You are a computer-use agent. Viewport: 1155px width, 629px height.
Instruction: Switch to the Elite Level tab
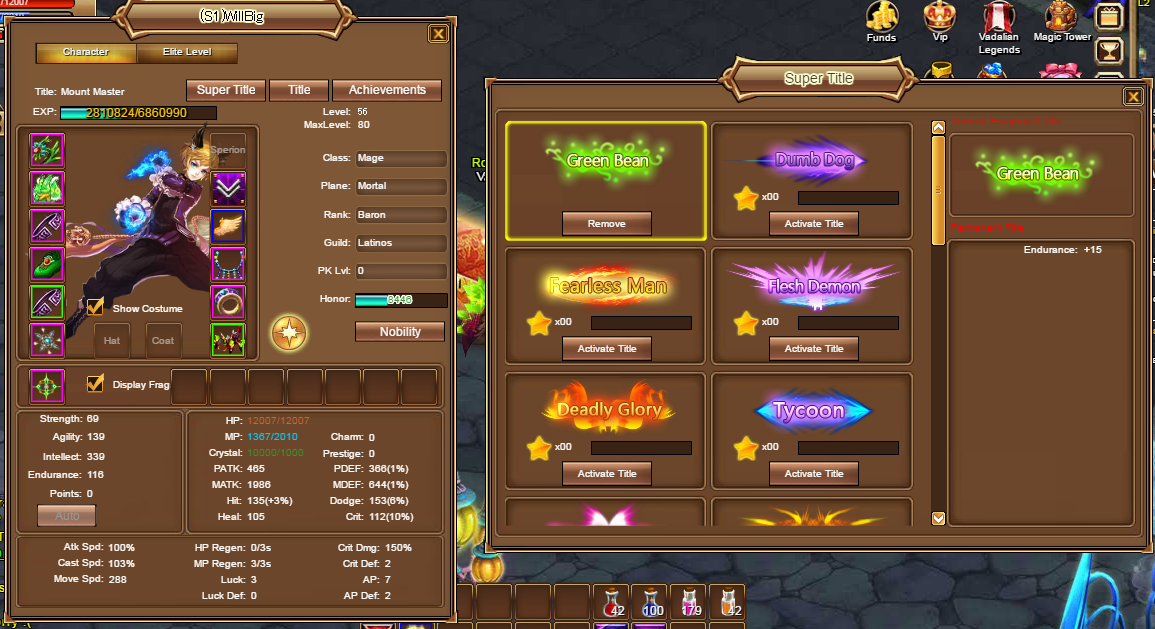pyautogui.click(x=186, y=52)
